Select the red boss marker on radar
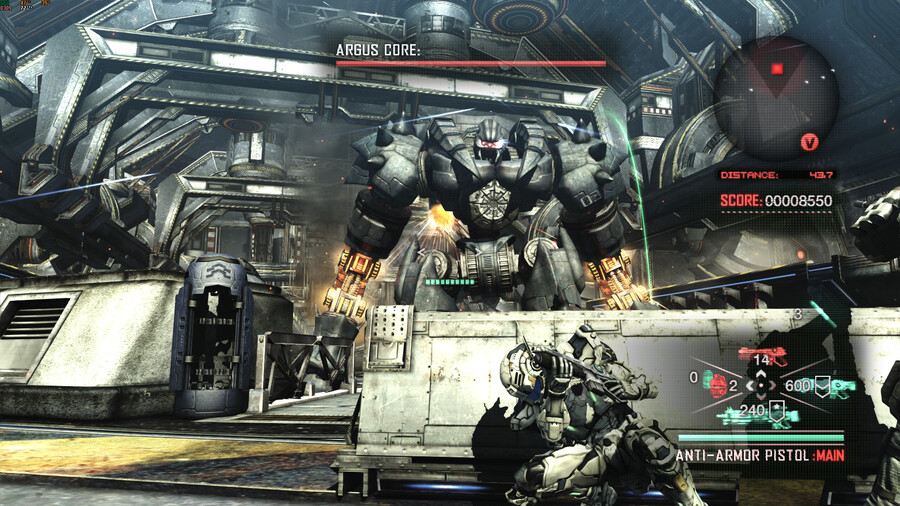 point(777,69)
